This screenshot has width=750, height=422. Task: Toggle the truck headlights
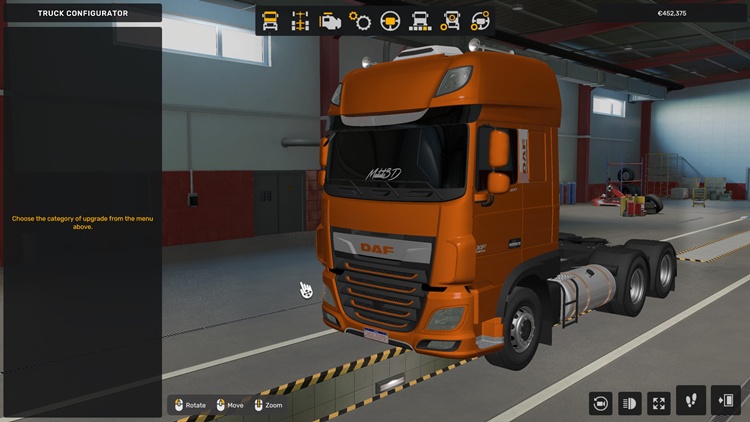(x=630, y=403)
